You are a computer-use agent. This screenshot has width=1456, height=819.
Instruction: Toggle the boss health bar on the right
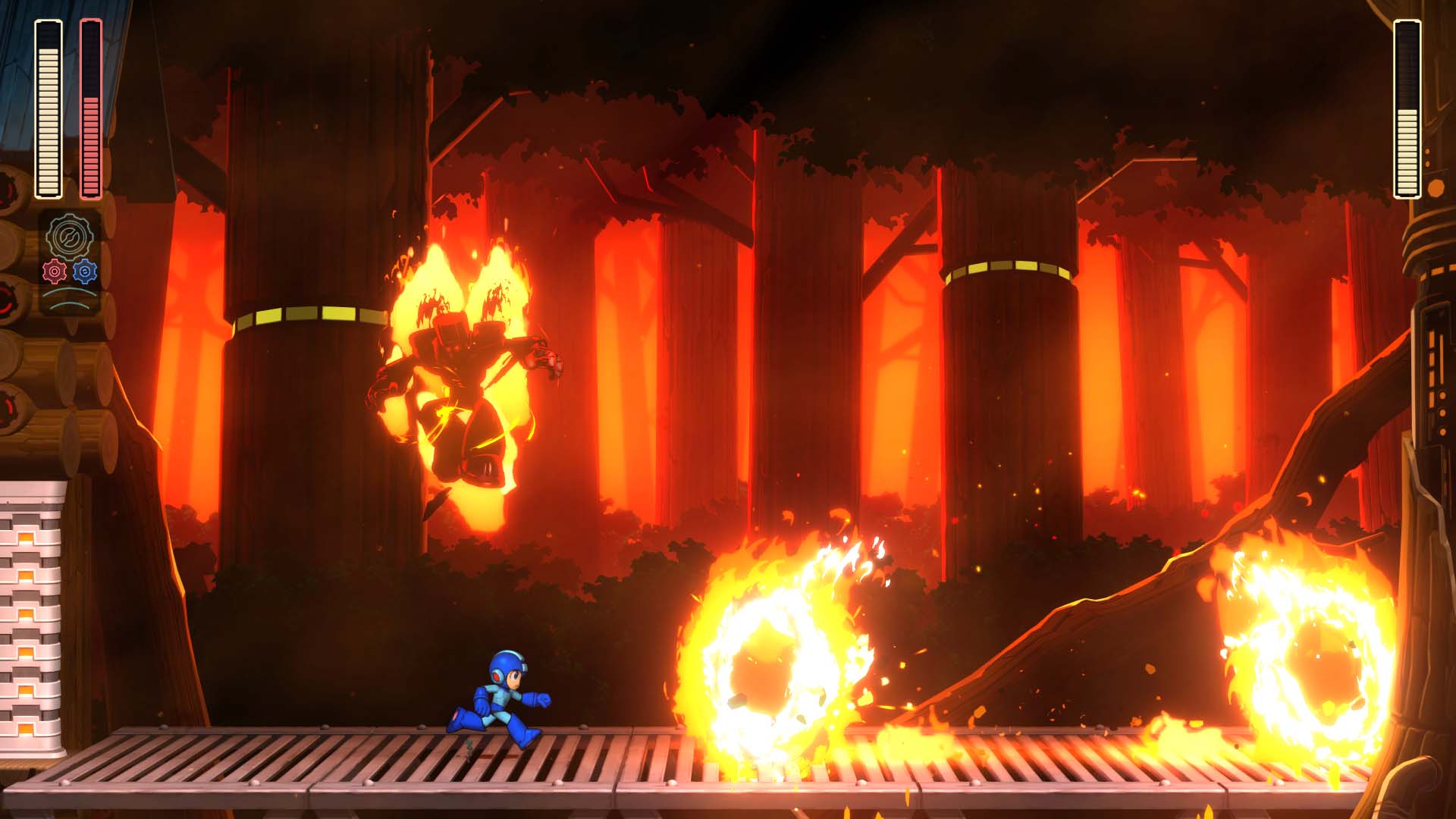(x=1406, y=106)
